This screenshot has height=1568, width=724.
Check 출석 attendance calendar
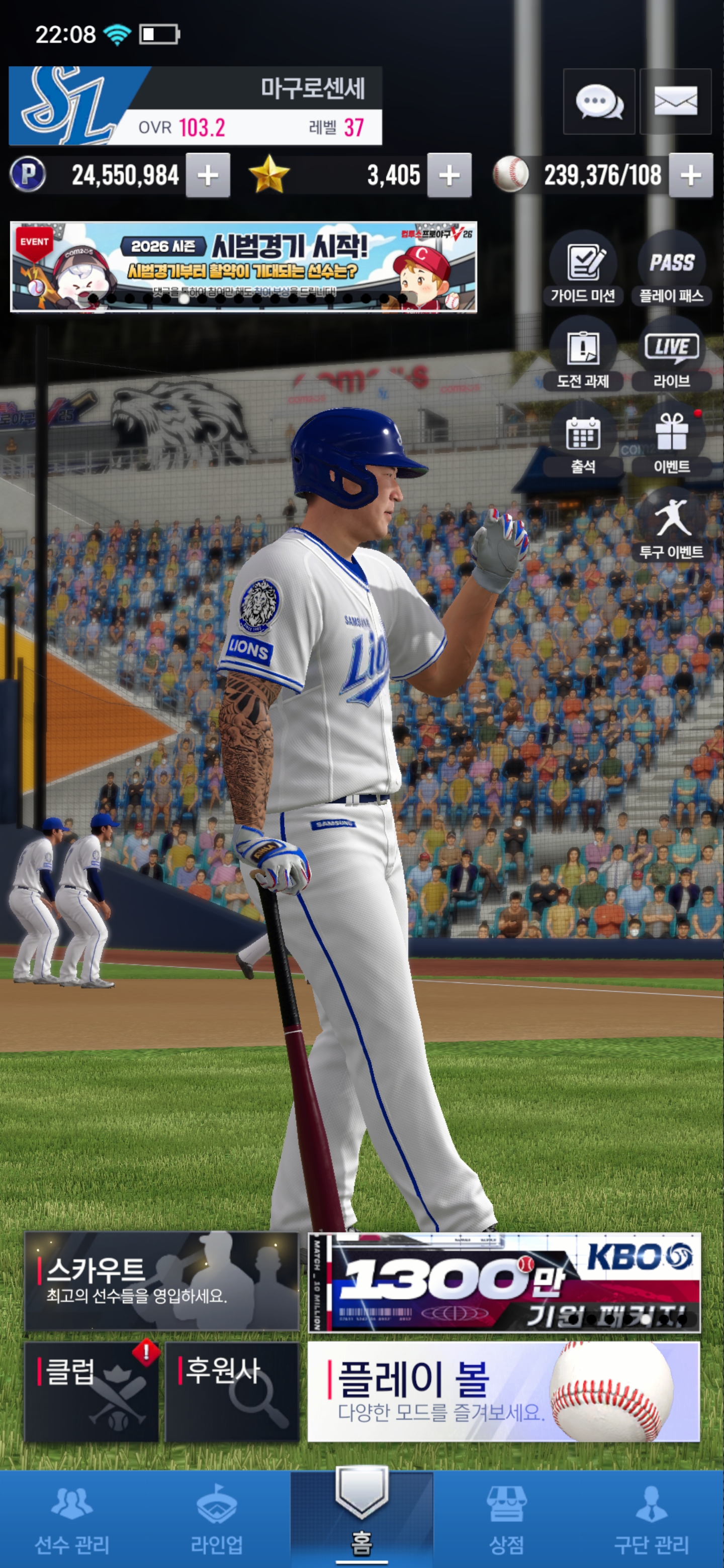click(x=583, y=439)
